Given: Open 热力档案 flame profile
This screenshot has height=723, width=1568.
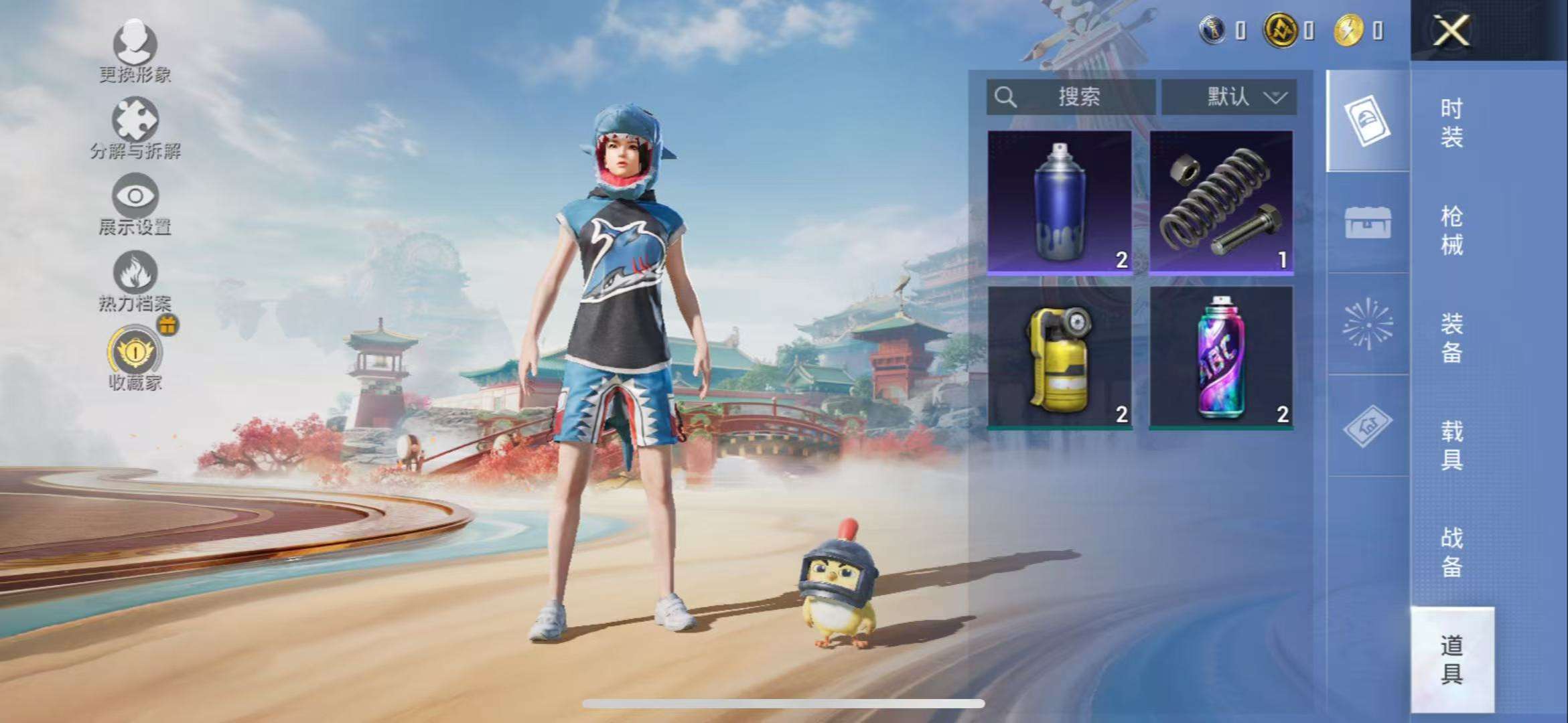Looking at the screenshot, I should pos(135,280).
